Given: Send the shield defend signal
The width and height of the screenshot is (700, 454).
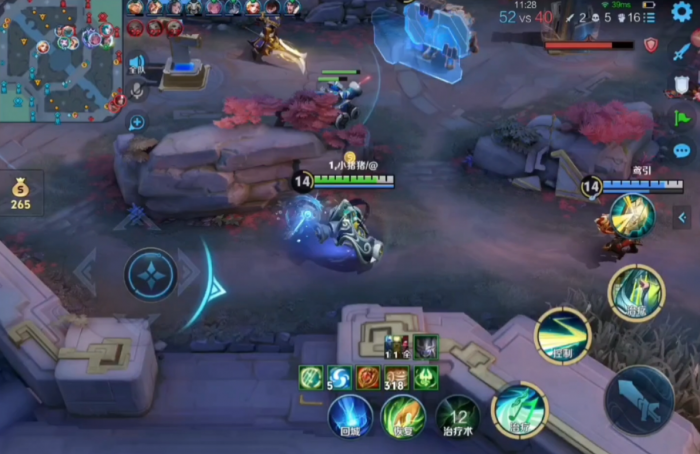Looking at the screenshot, I should 682,85.
